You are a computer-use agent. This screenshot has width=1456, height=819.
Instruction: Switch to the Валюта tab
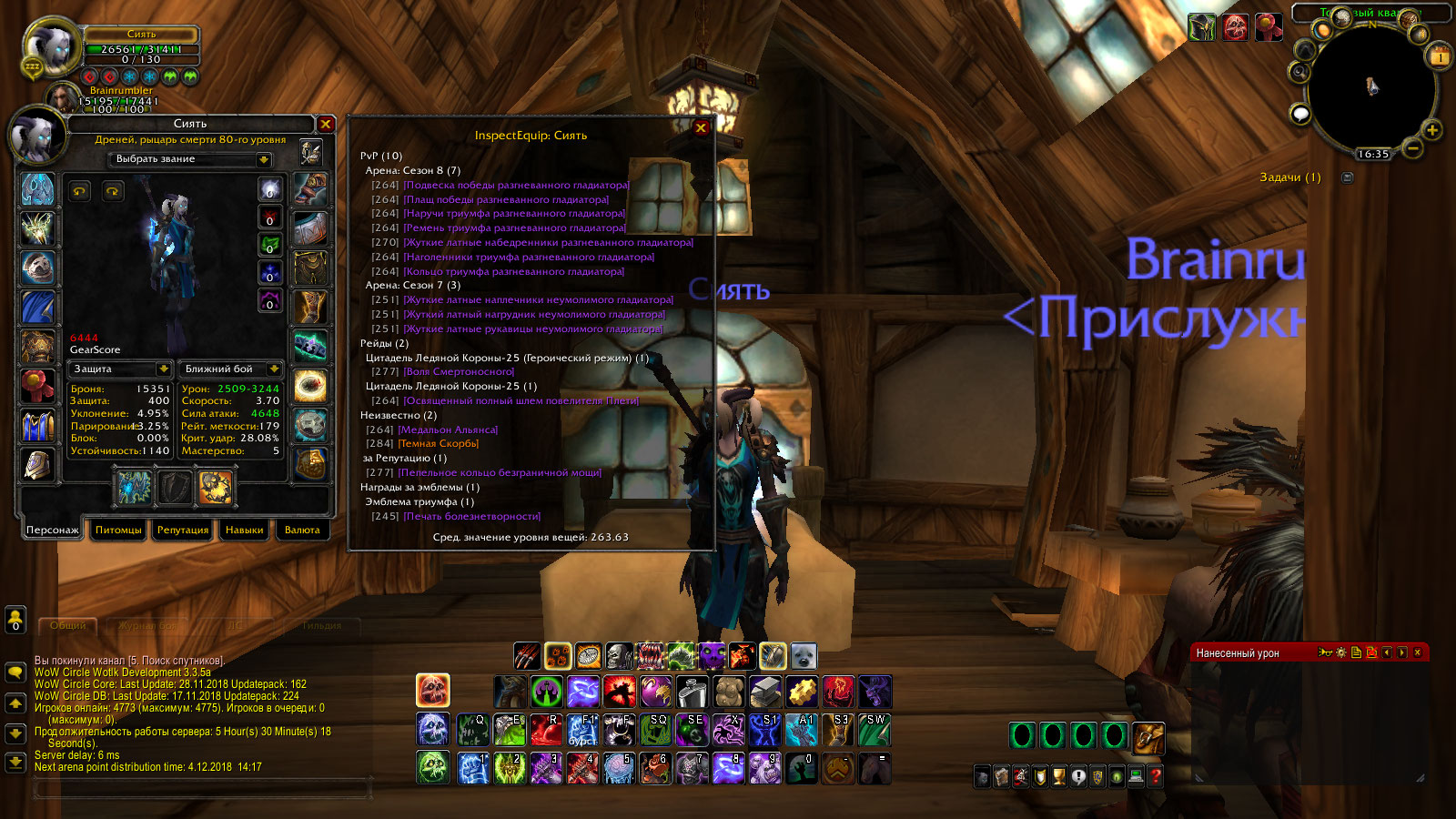pyautogui.click(x=302, y=530)
